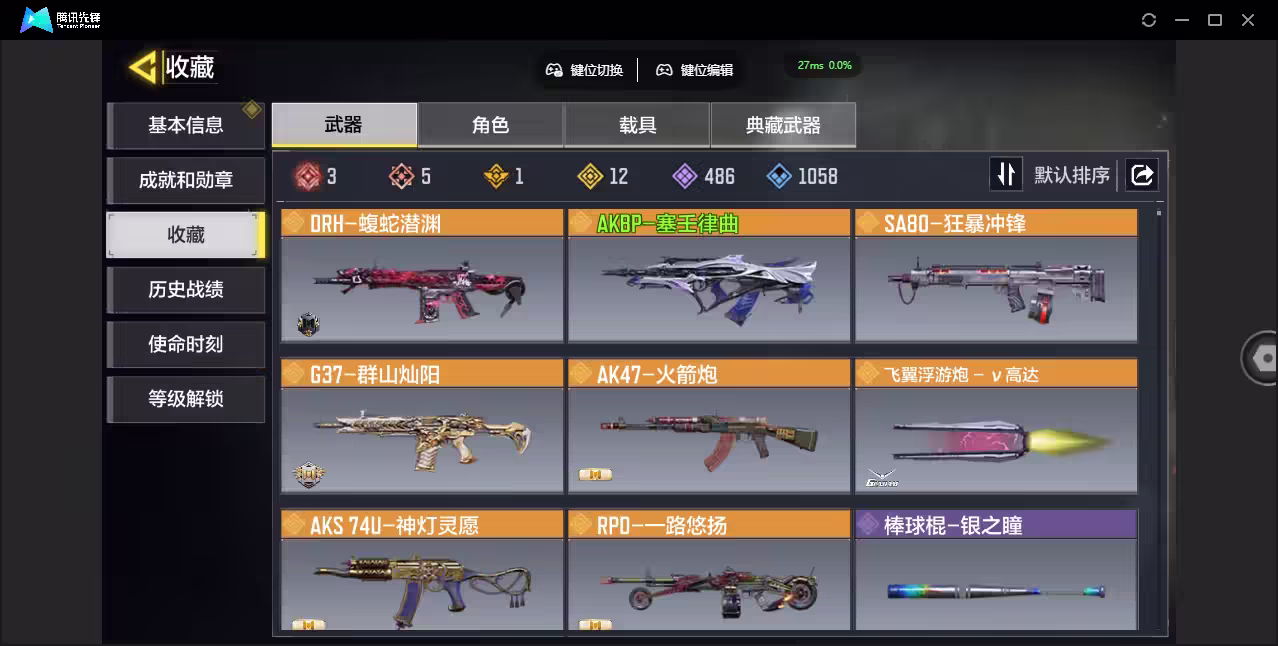
Task: Switch to the 角色 tab
Action: (490, 125)
